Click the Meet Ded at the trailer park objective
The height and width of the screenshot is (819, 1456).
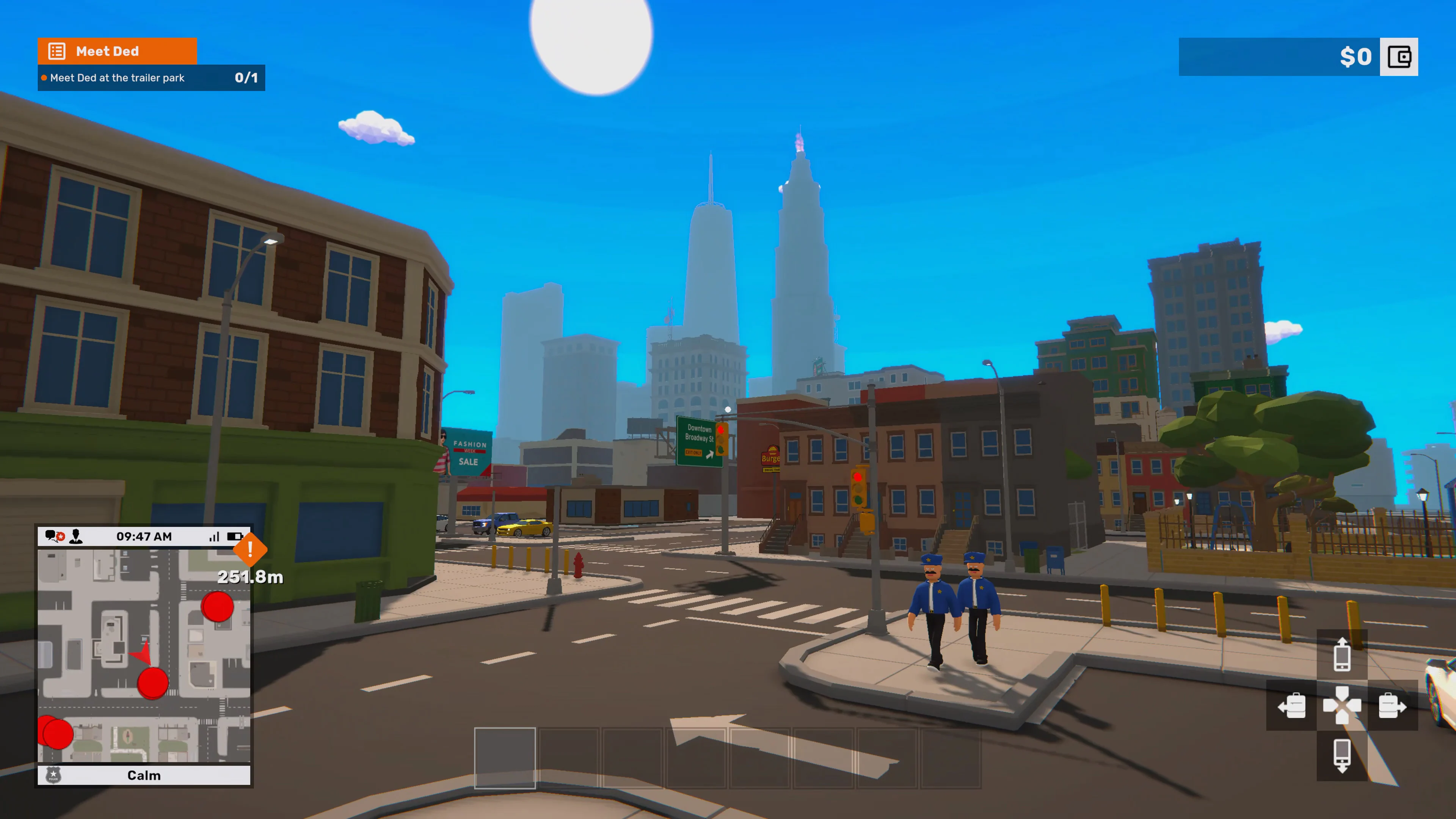coord(116,78)
